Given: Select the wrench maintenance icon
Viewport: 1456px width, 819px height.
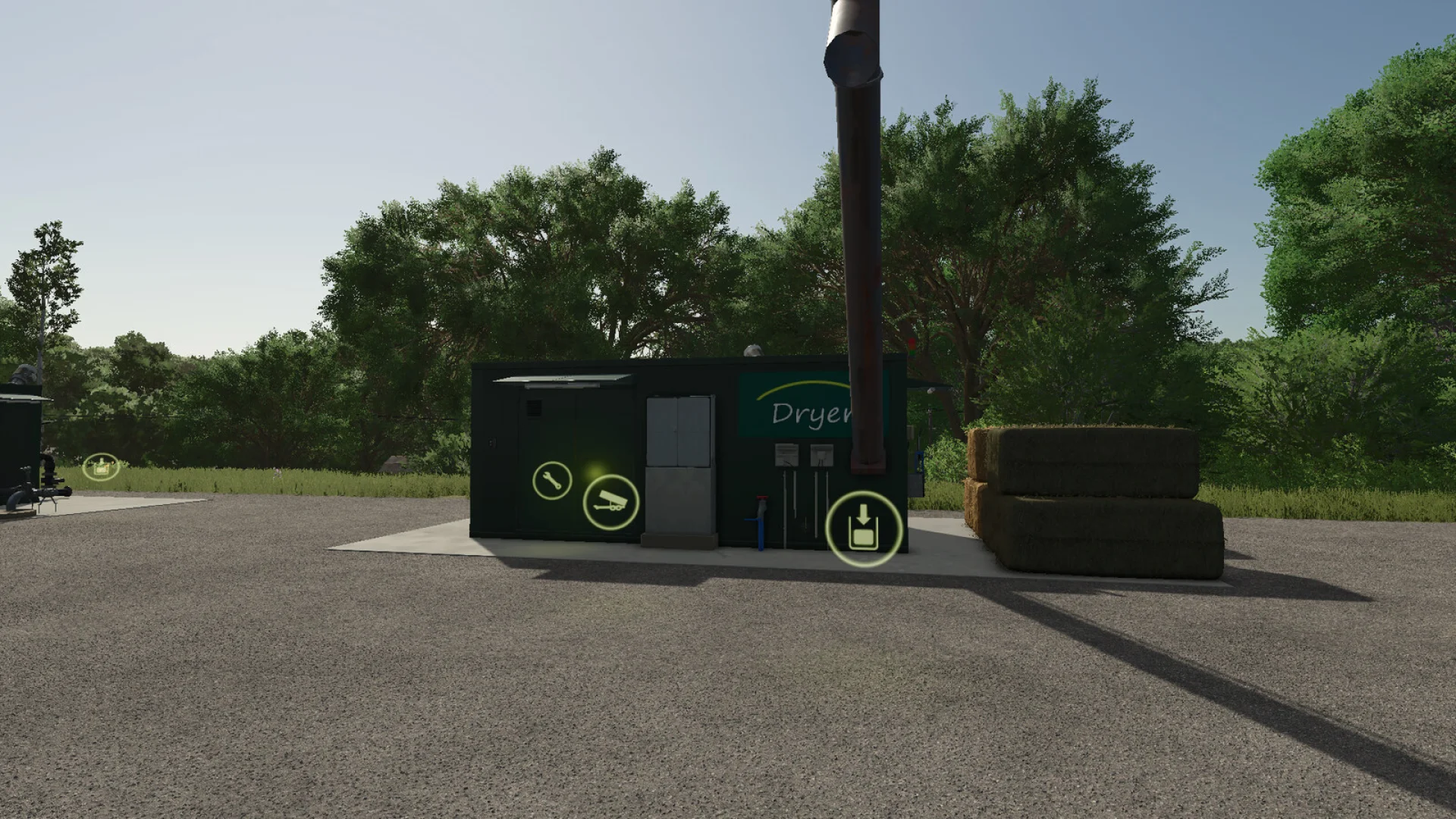Looking at the screenshot, I should coord(553,480).
